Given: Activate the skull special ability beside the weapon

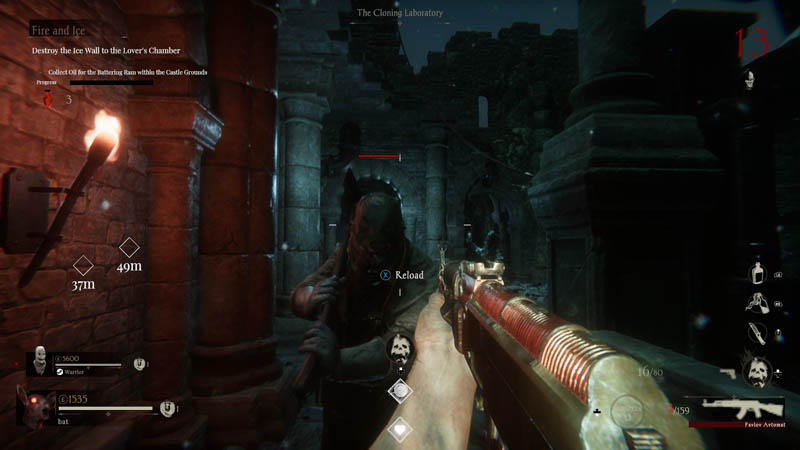Looking at the screenshot, I should point(756,370).
